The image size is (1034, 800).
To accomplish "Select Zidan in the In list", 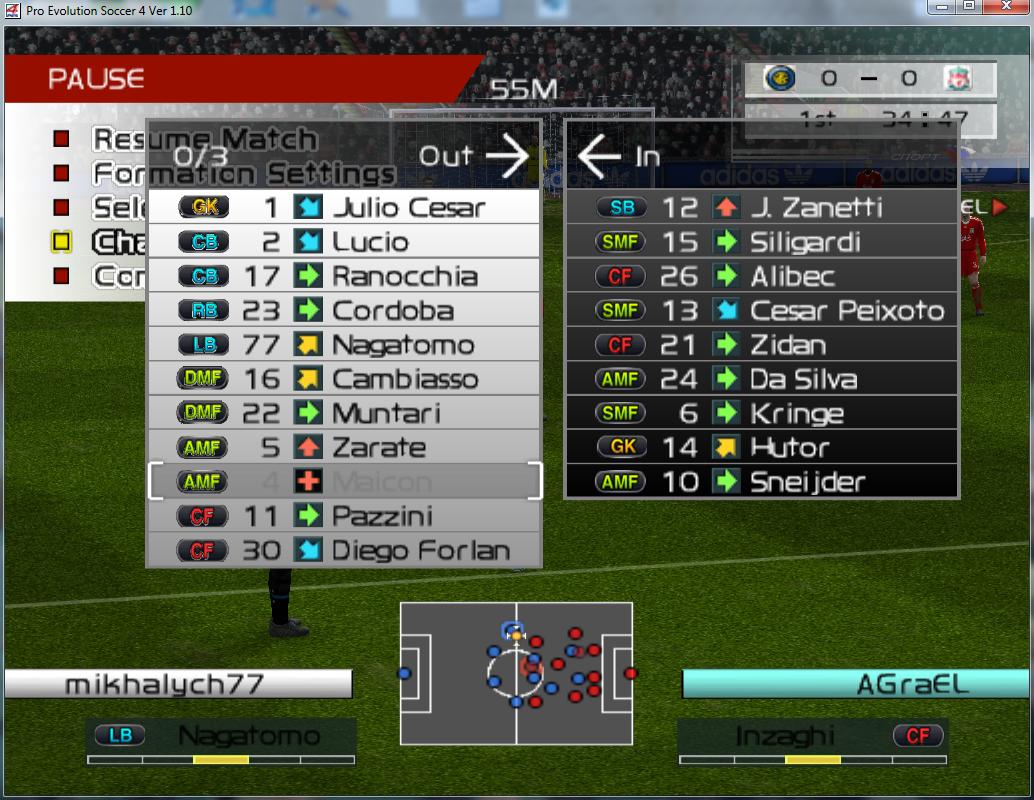I will pos(761,345).
